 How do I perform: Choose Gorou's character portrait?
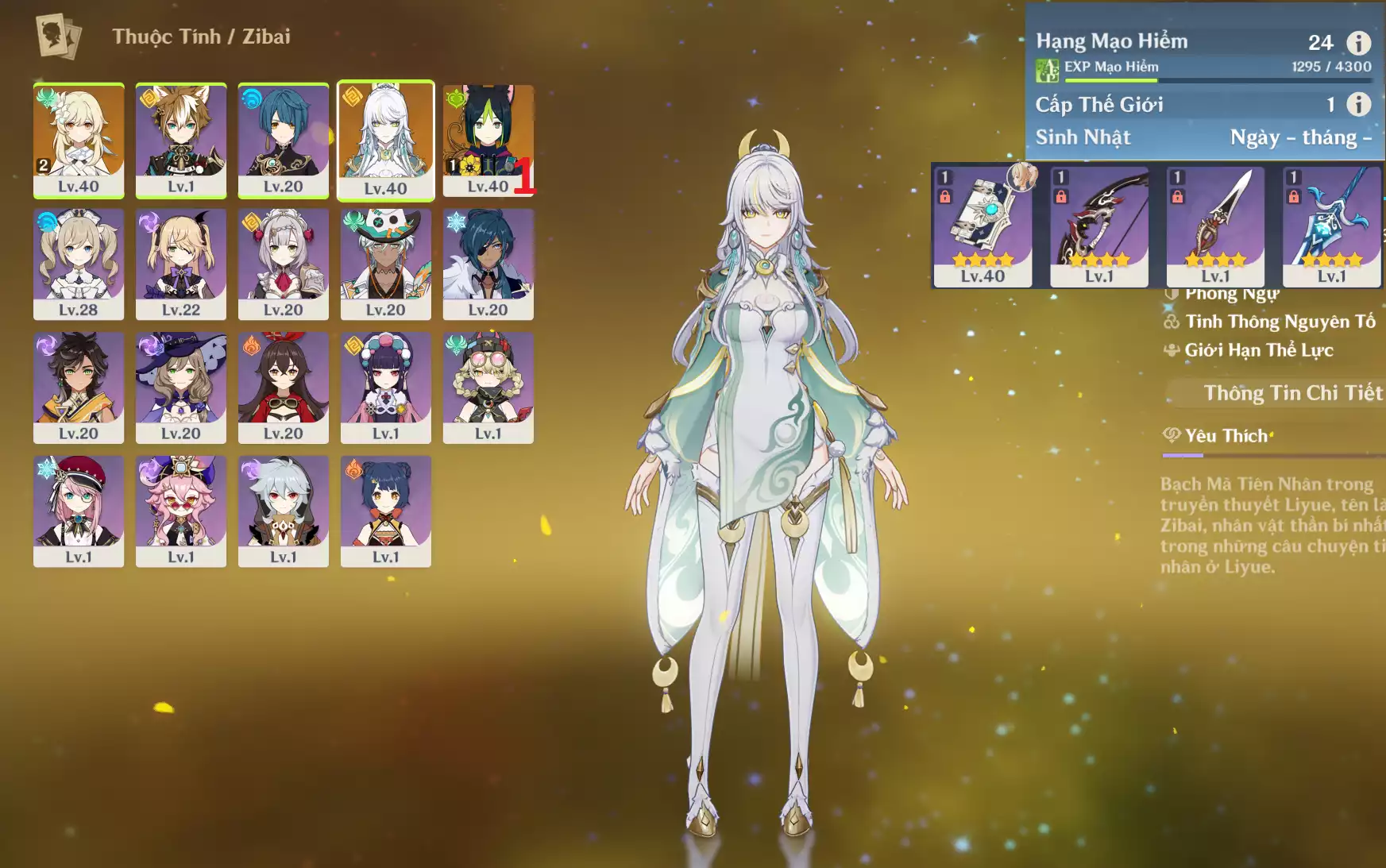click(181, 140)
